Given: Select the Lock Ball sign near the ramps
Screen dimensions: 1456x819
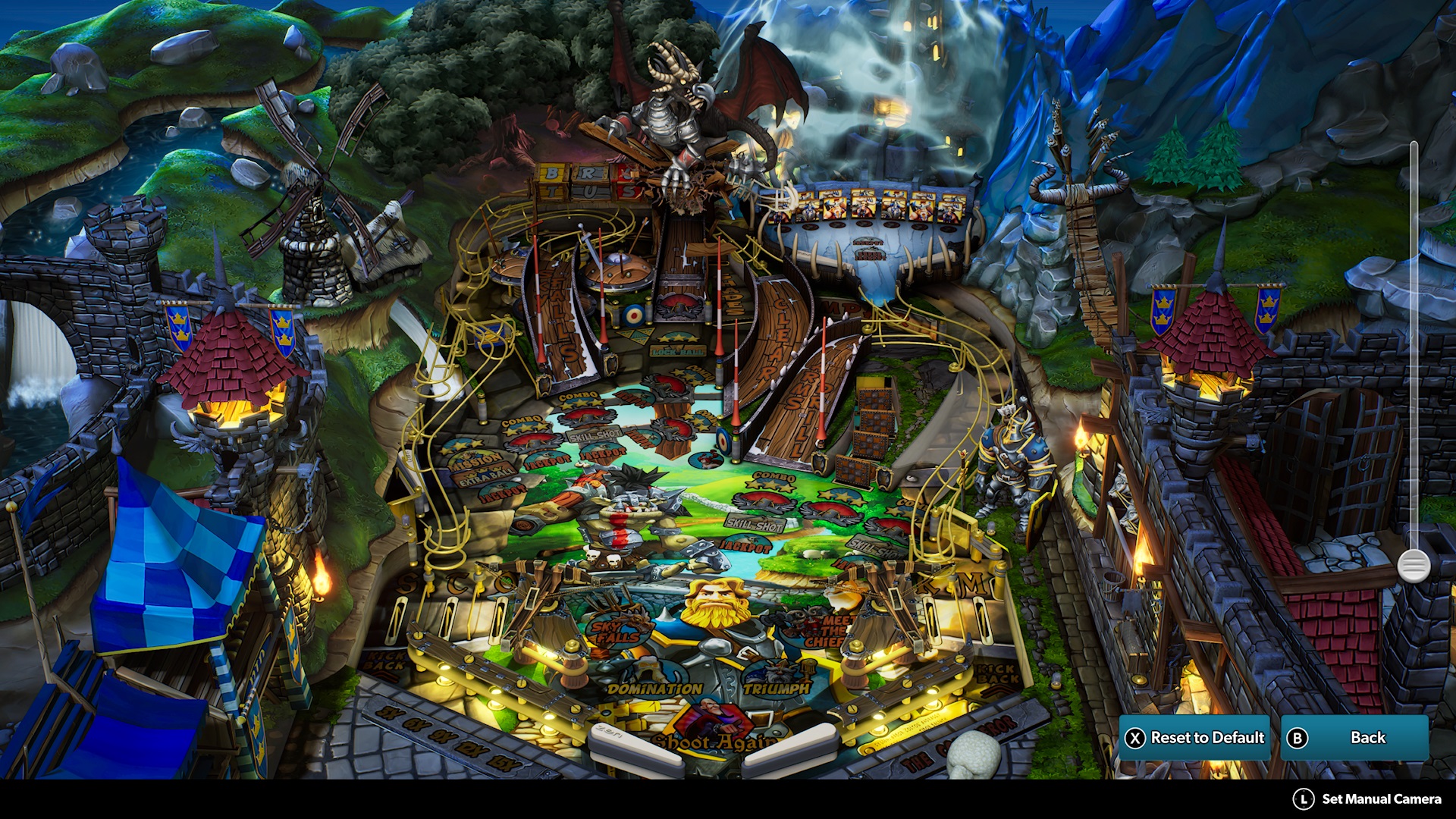Looking at the screenshot, I should [x=676, y=351].
